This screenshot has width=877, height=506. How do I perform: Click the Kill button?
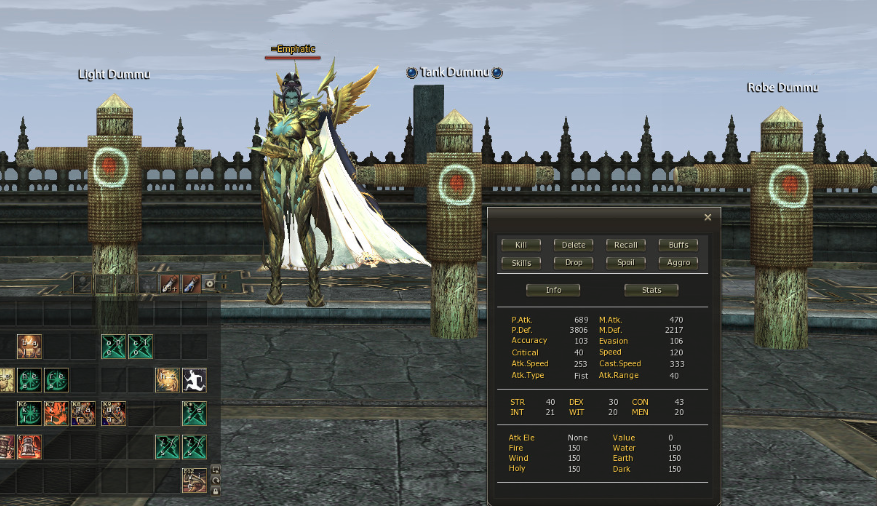[521, 245]
